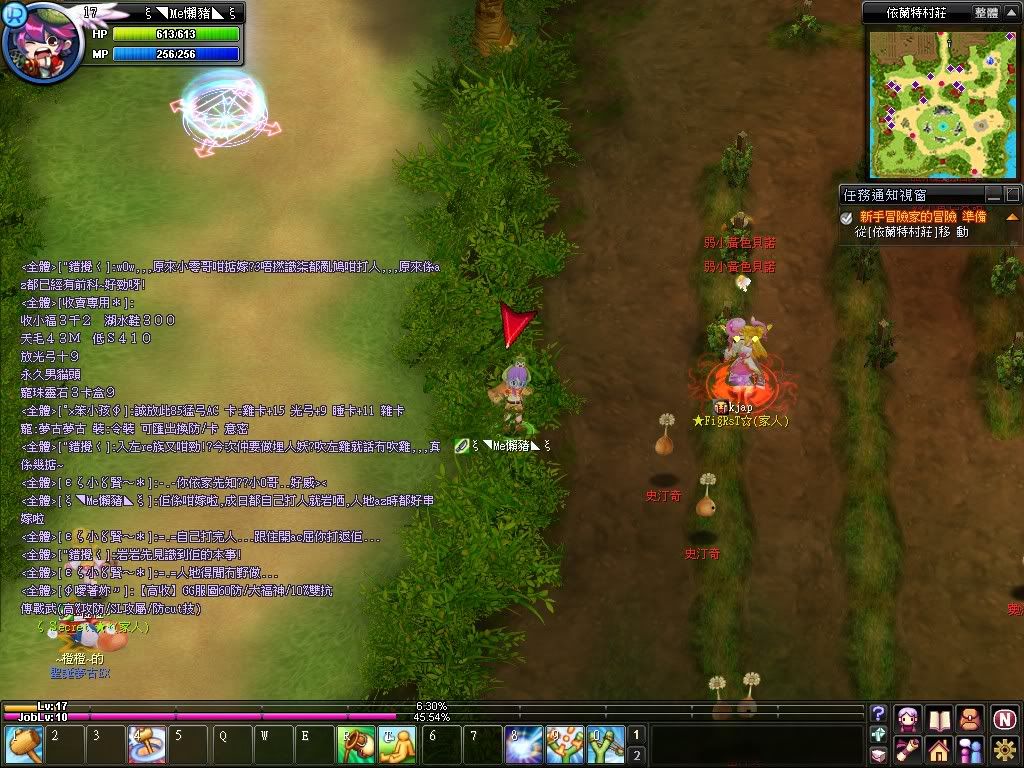Image resolution: width=1024 pixels, height=768 pixels.
Task: Open the open-book skill menu
Action: [x=939, y=718]
